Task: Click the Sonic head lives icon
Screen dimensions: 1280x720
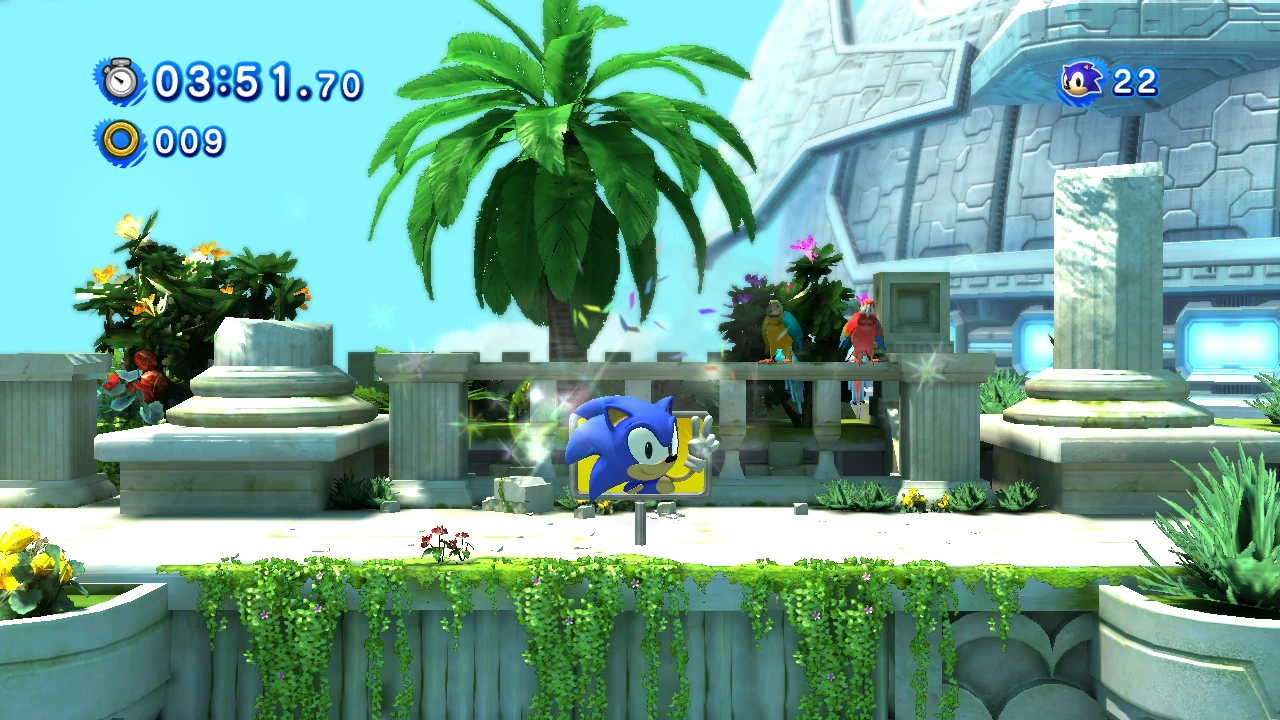Action: [1082, 81]
